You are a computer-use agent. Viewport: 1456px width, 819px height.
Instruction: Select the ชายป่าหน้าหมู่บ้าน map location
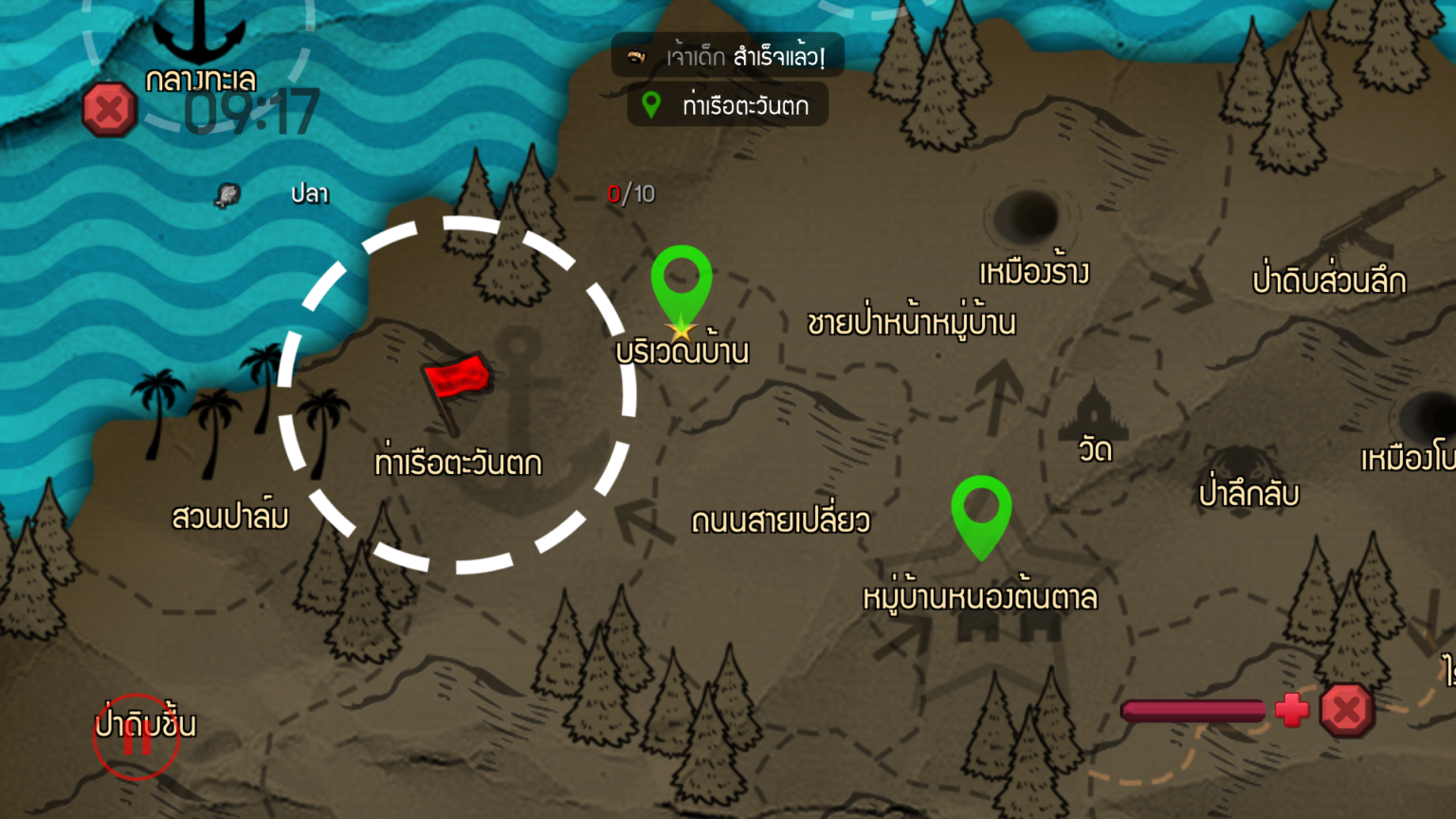tap(911, 323)
